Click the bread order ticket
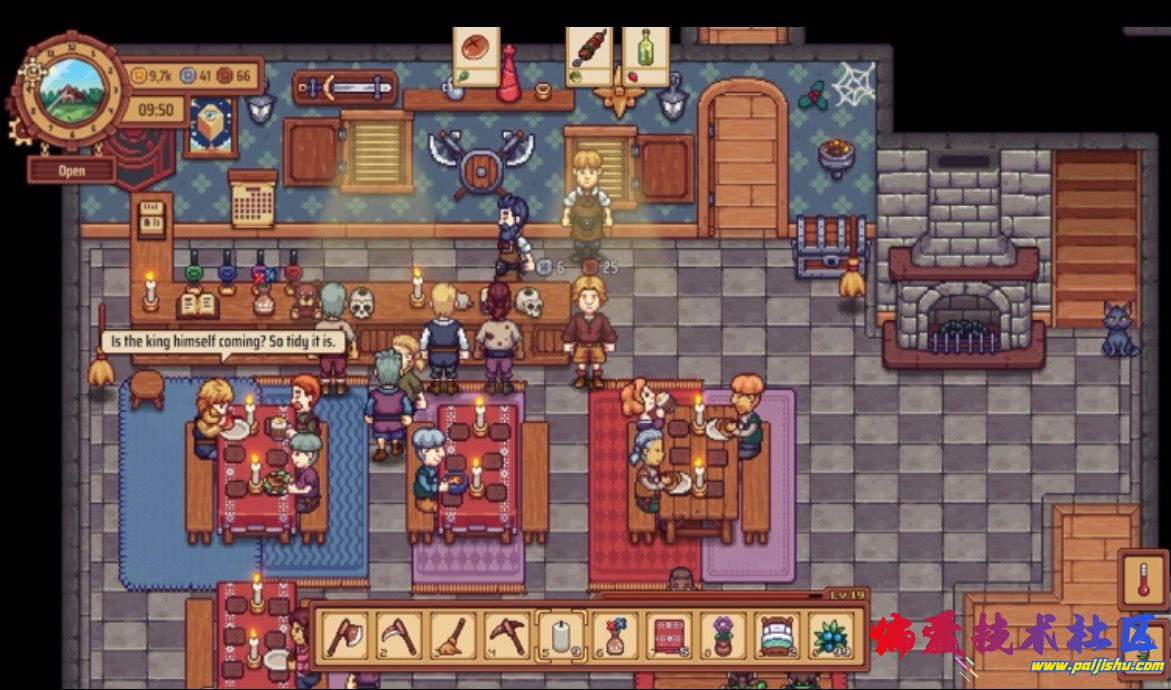 tap(476, 56)
